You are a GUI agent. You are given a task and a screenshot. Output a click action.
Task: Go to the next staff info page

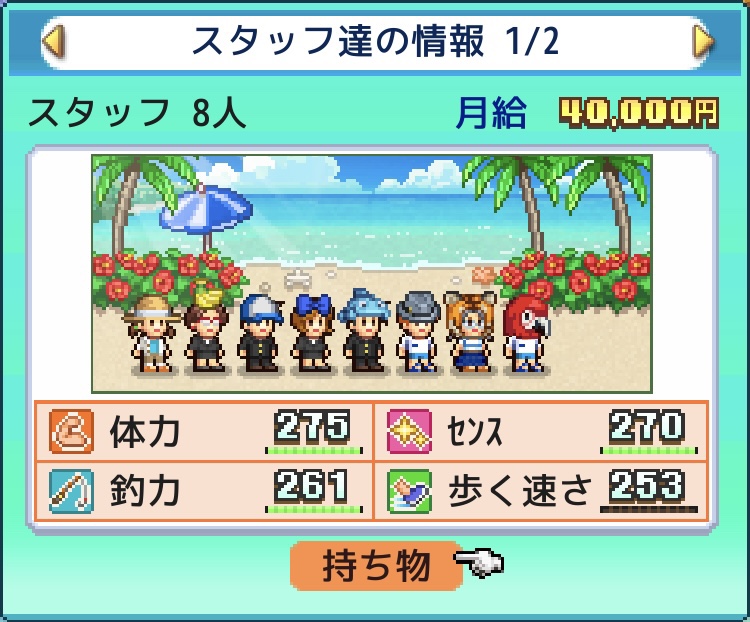703,42
